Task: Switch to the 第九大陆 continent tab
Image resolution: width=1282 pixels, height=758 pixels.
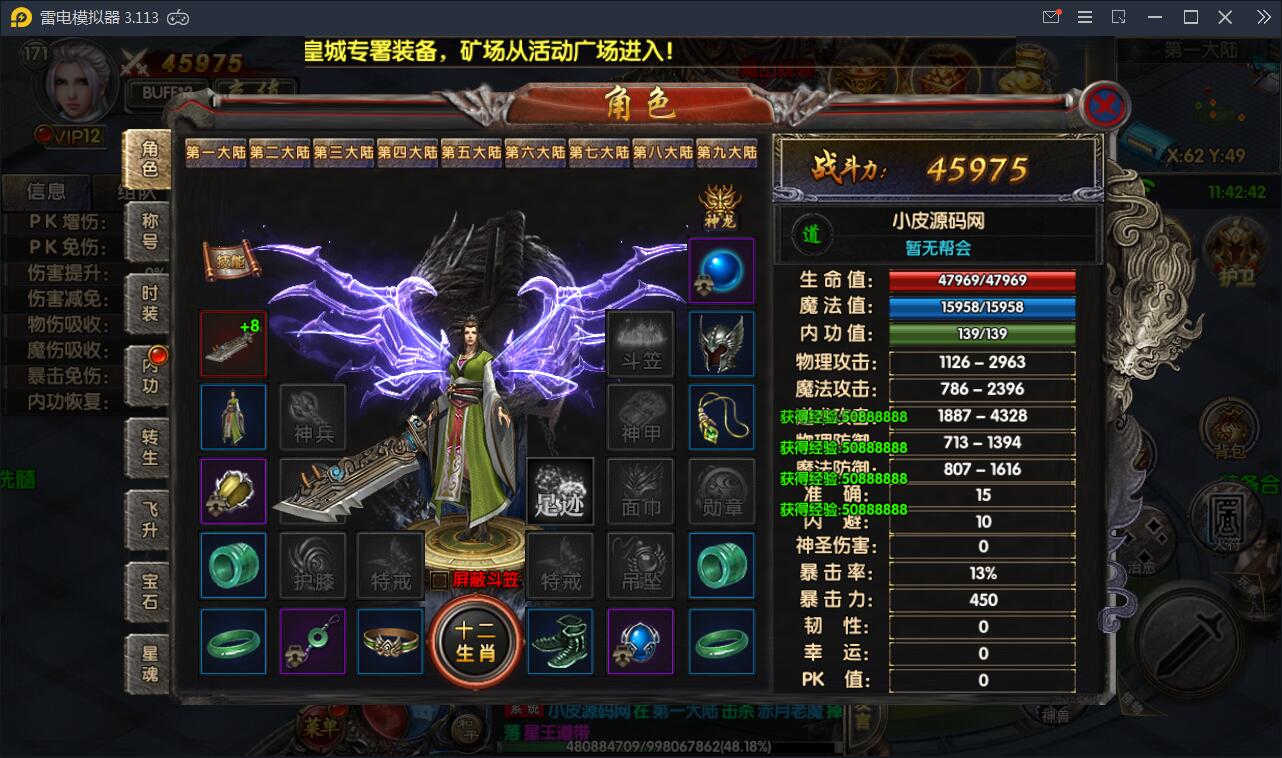Action: (727, 153)
